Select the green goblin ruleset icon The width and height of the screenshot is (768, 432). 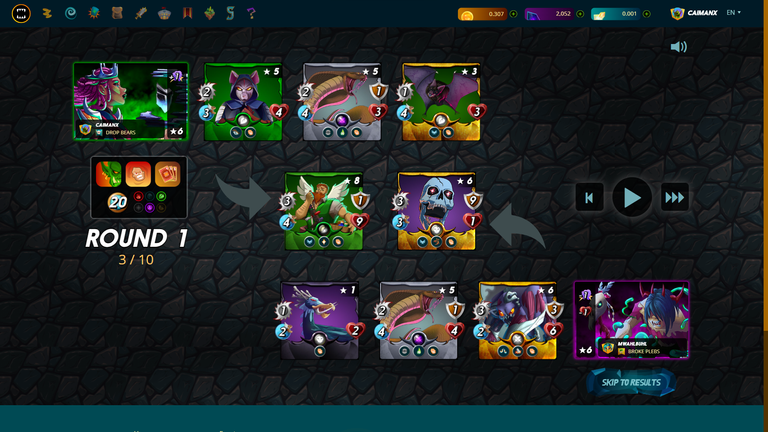pyautogui.click(x=108, y=174)
